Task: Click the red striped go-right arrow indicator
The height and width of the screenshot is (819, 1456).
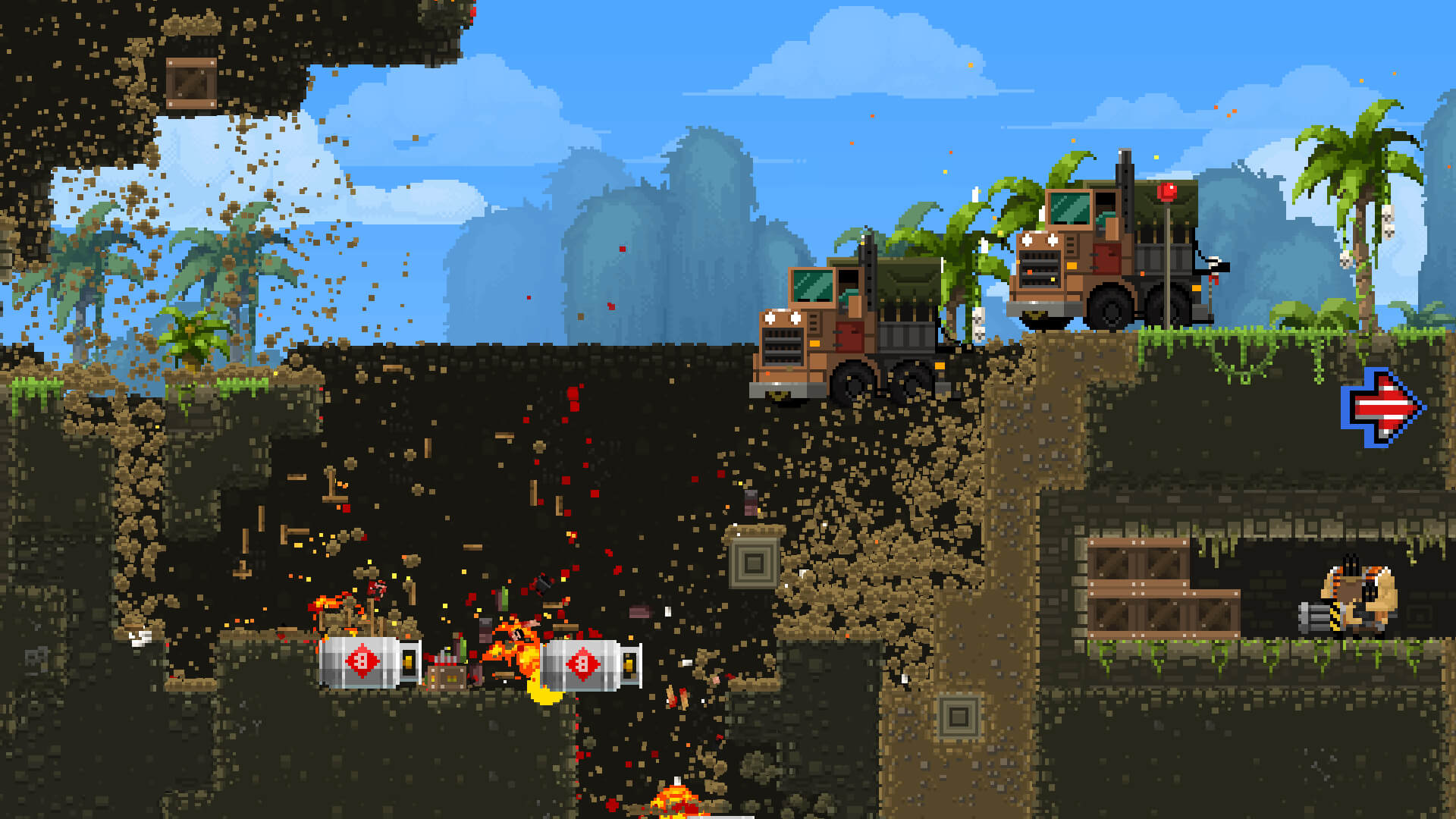Action: (1383, 407)
